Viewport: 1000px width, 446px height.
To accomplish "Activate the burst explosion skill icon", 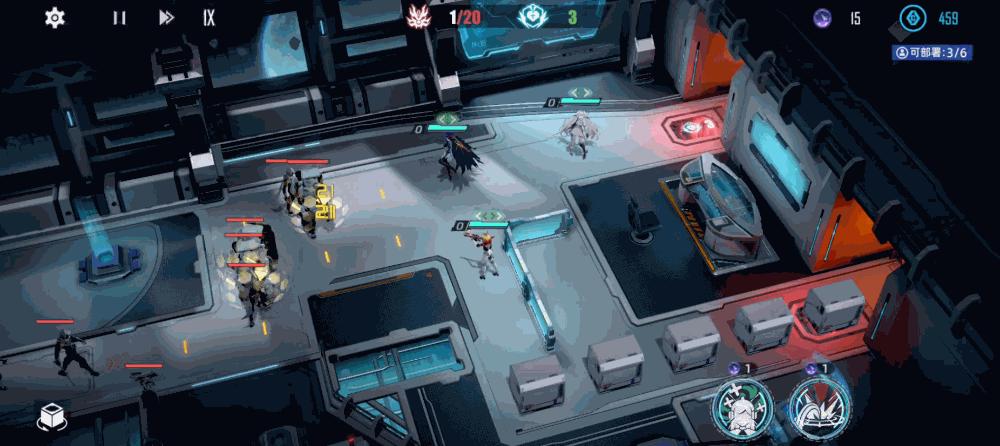I will point(819,410).
